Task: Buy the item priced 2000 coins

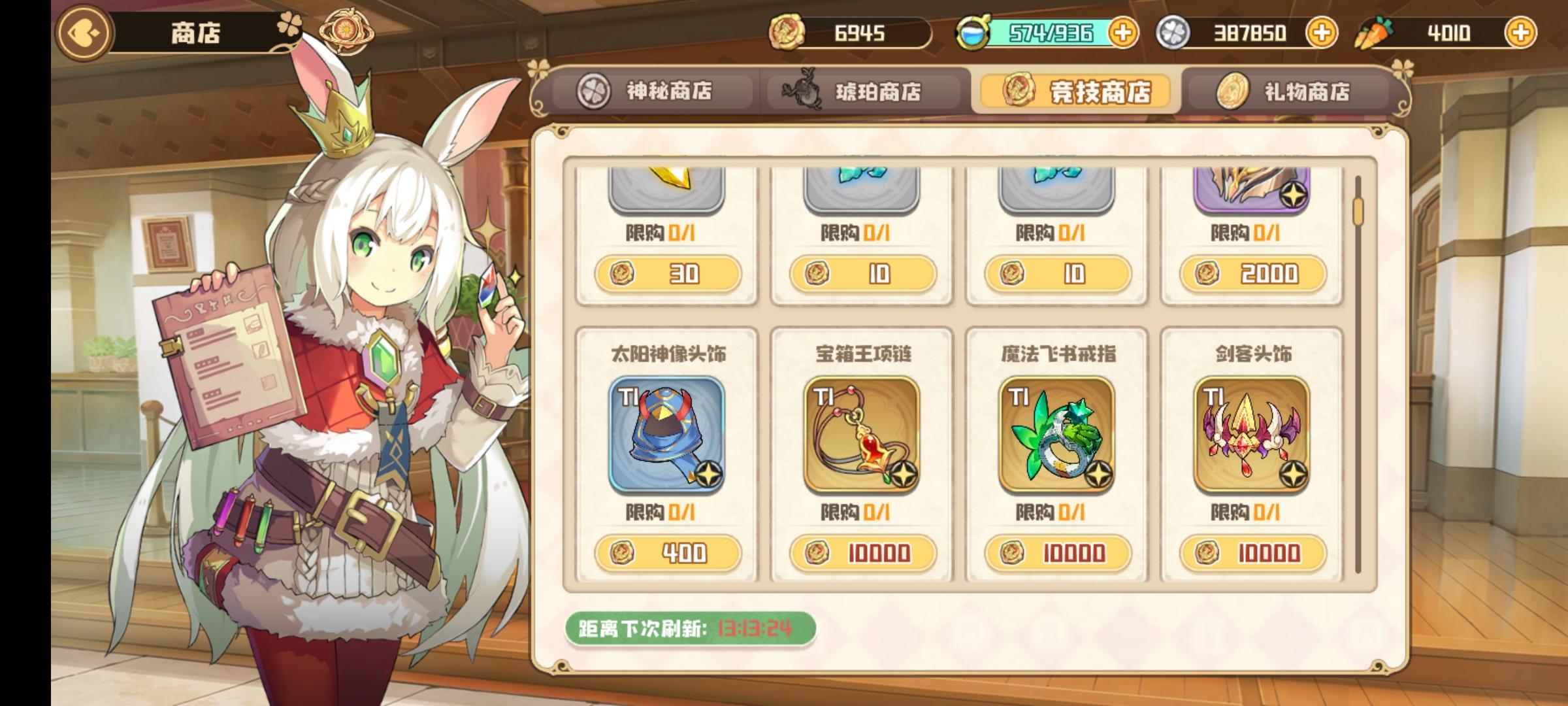Action: coord(1252,275)
